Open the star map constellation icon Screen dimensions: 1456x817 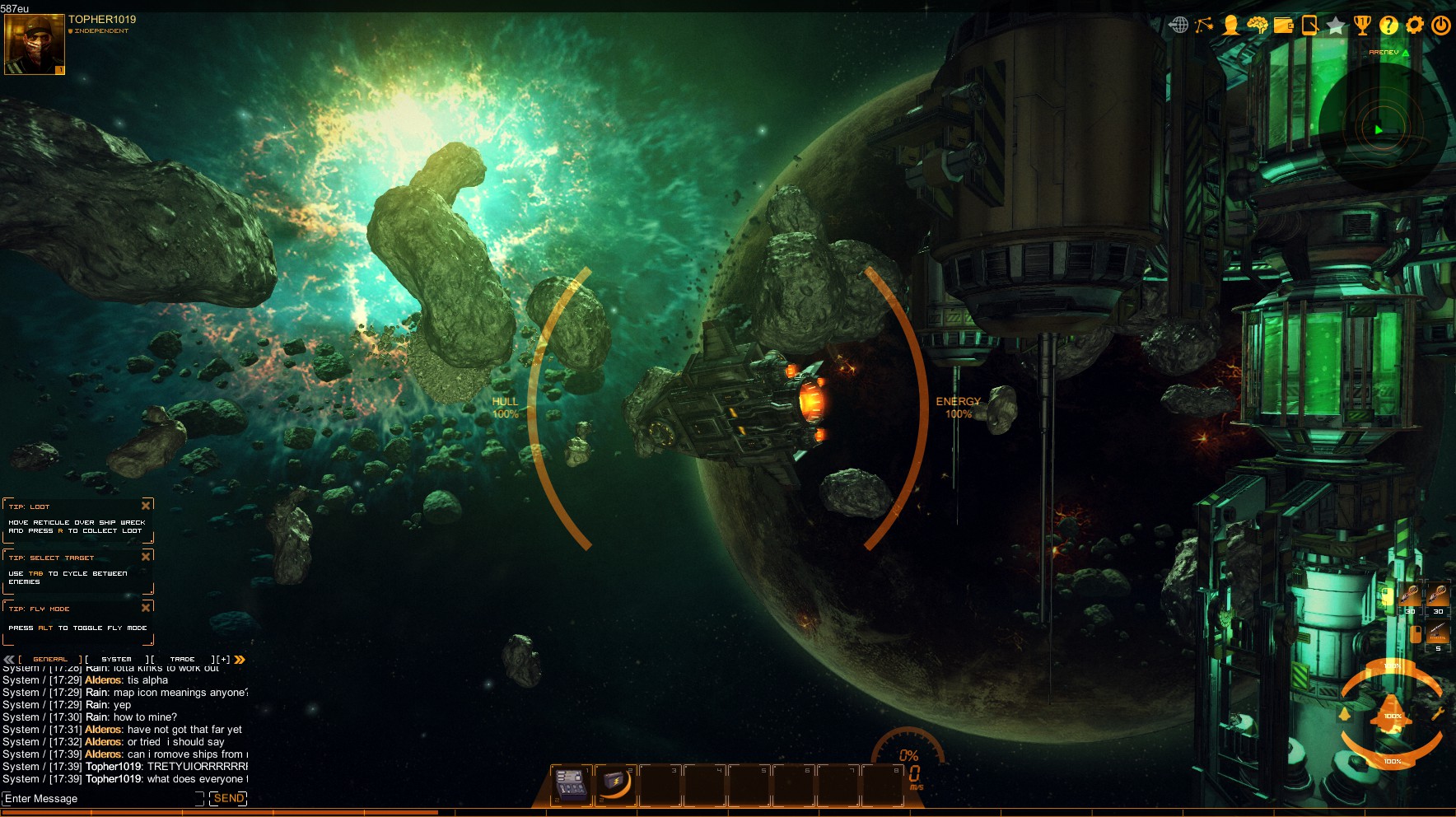click(x=1204, y=25)
